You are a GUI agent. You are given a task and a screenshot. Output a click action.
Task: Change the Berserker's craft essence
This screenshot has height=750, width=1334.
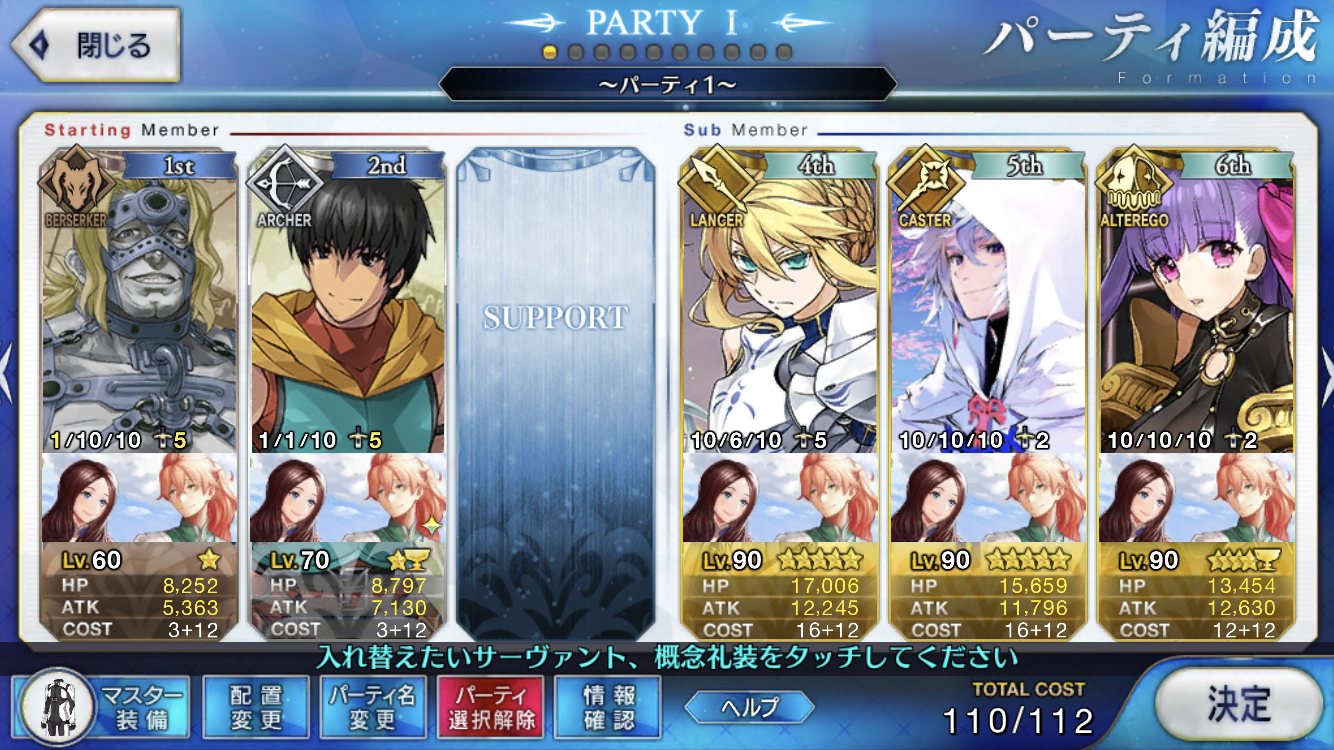(140, 498)
